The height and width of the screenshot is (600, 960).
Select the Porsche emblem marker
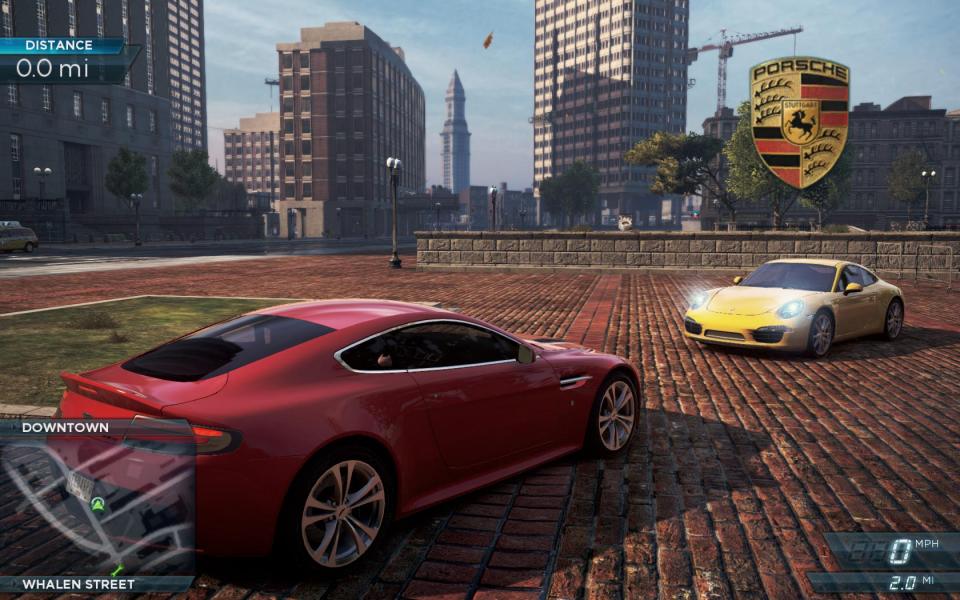pyautogui.click(x=799, y=122)
